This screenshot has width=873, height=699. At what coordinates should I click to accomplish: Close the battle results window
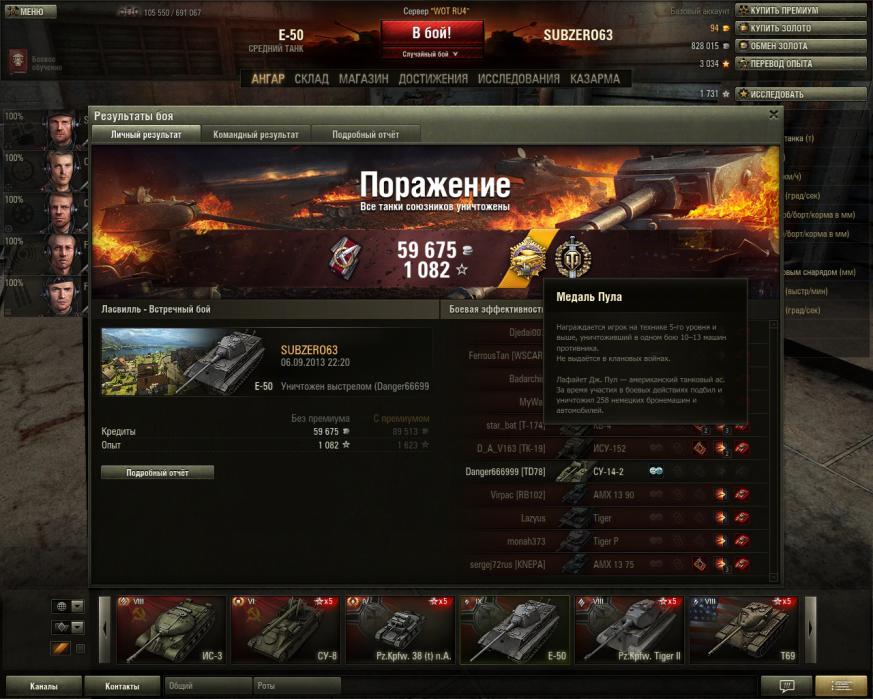pyautogui.click(x=773, y=115)
